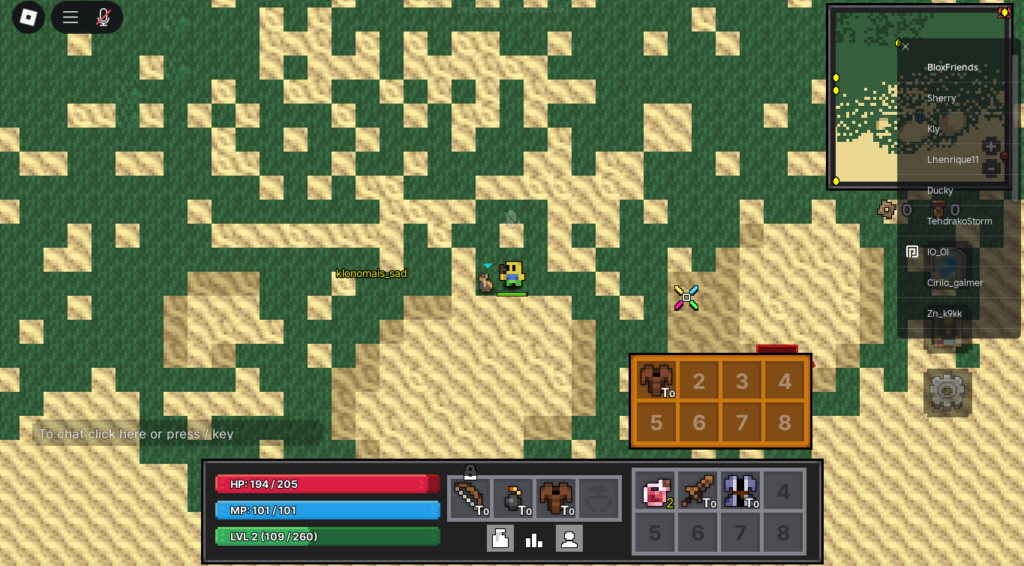Select the blue-white robe inventory slot

[741, 490]
